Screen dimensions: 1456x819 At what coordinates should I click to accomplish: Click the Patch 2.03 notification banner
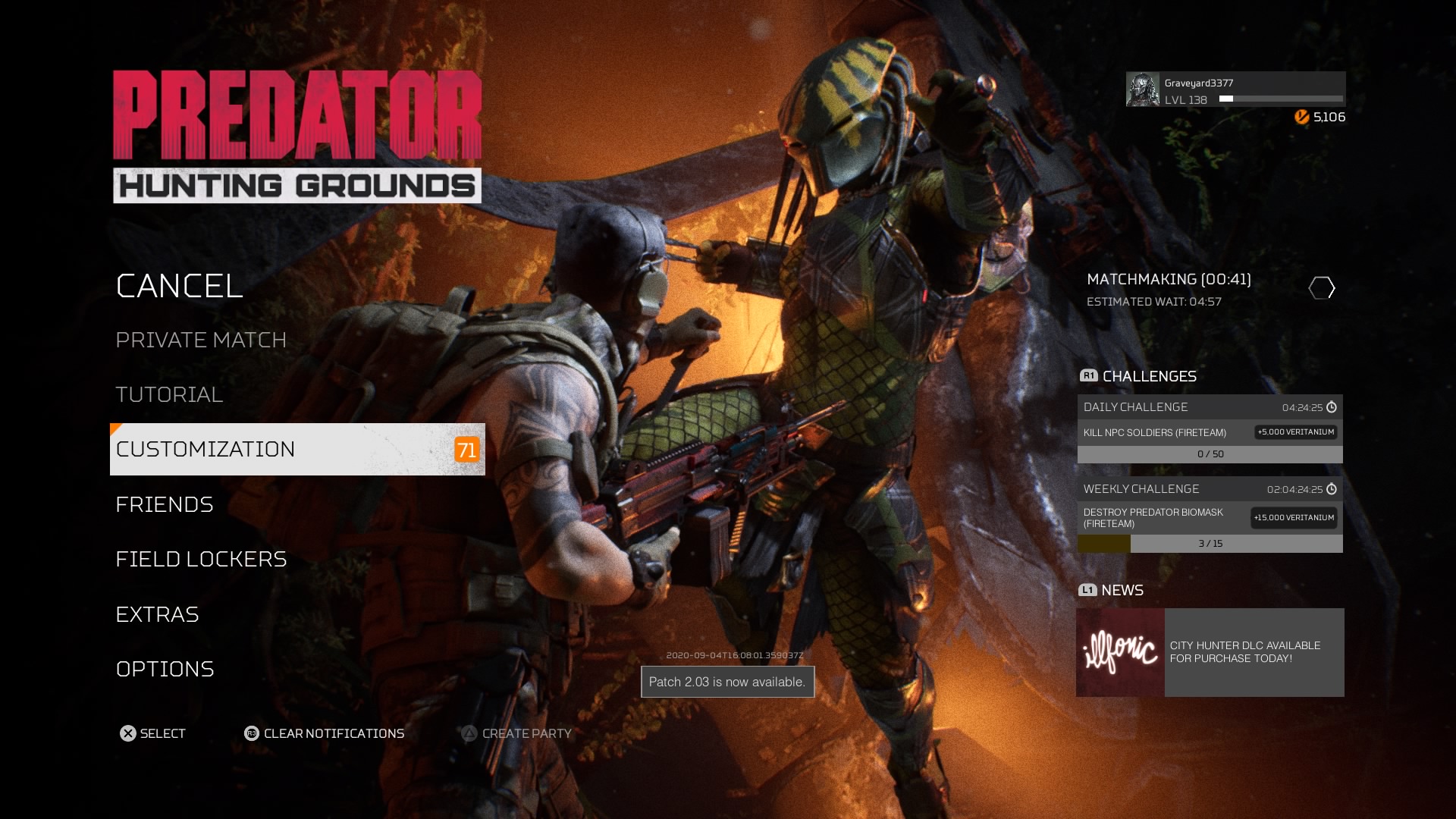pos(727,682)
